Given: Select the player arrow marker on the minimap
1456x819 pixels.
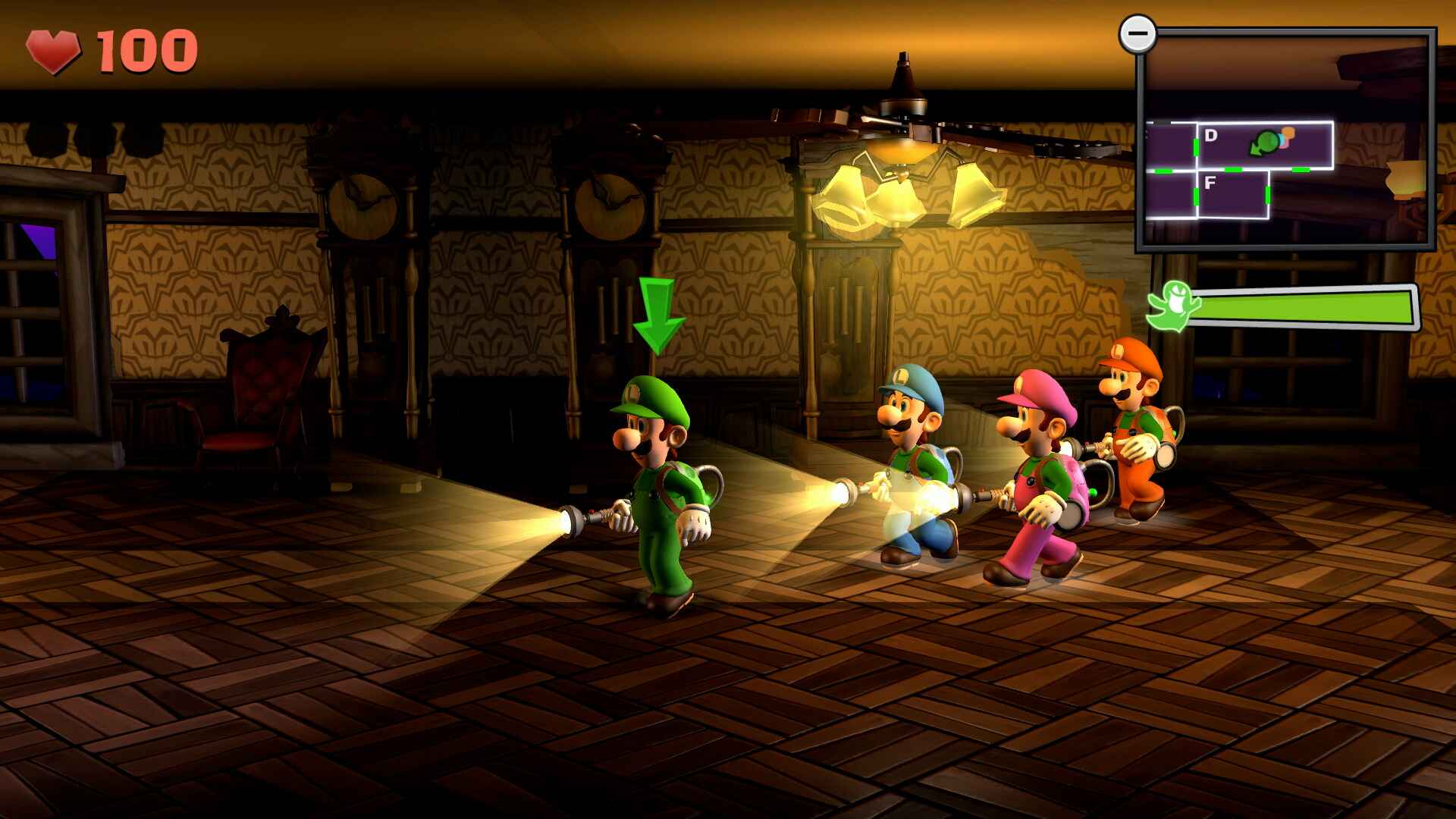Looking at the screenshot, I should point(1265,143).
